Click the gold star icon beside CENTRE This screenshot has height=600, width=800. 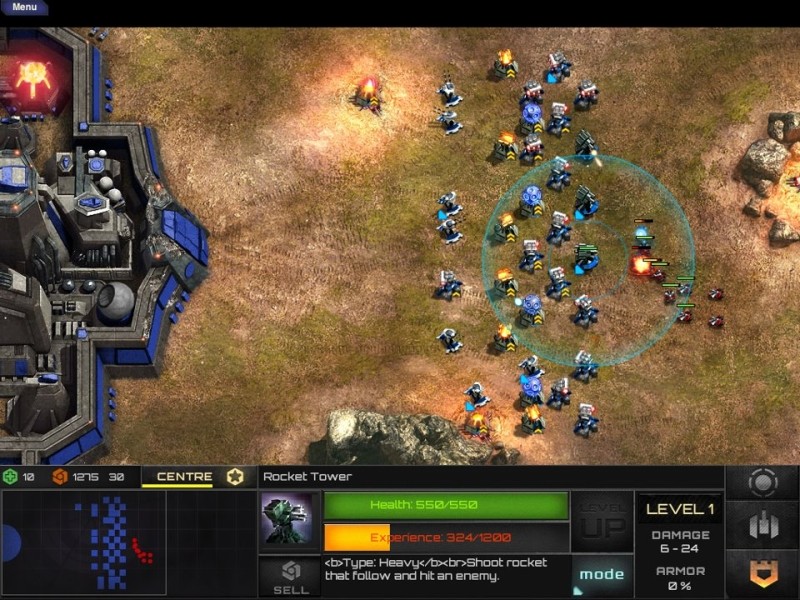[x=235, y=477]
